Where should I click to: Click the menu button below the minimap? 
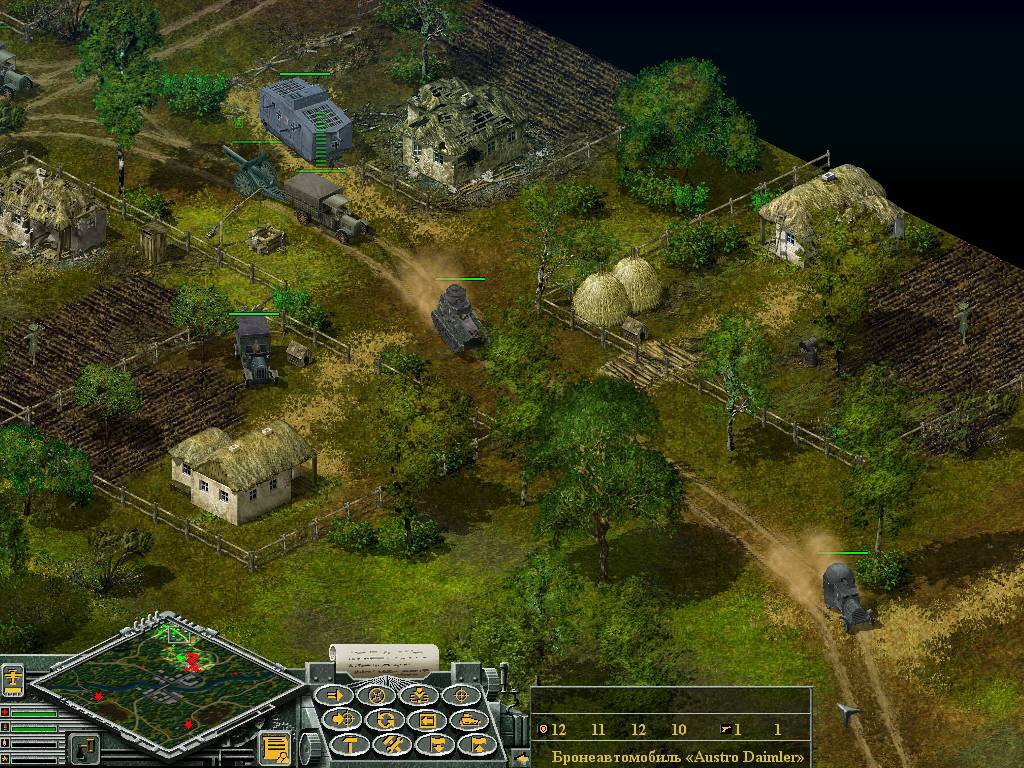click(x=85, y=747)
